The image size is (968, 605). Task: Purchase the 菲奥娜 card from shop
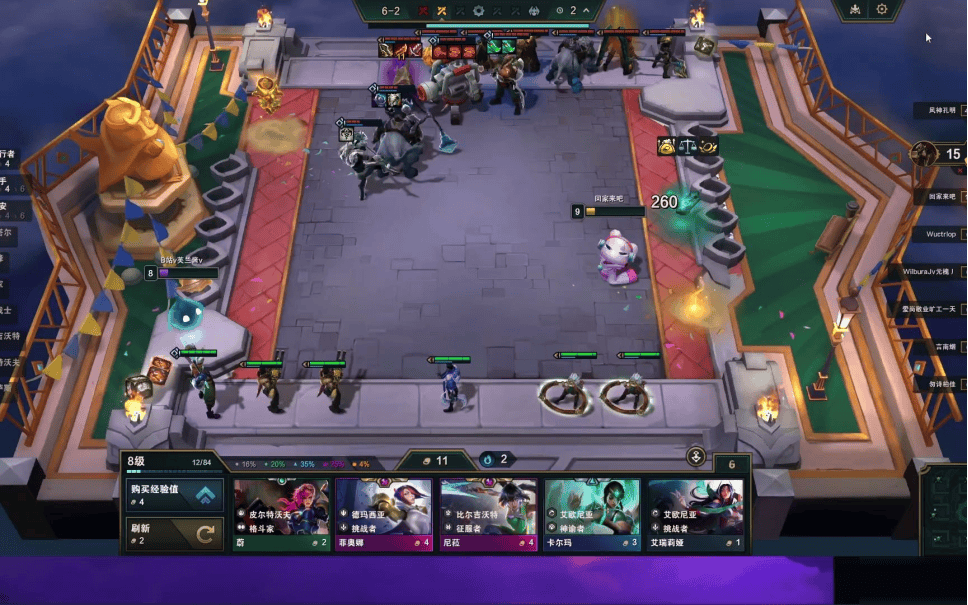(x=384, y=514)
